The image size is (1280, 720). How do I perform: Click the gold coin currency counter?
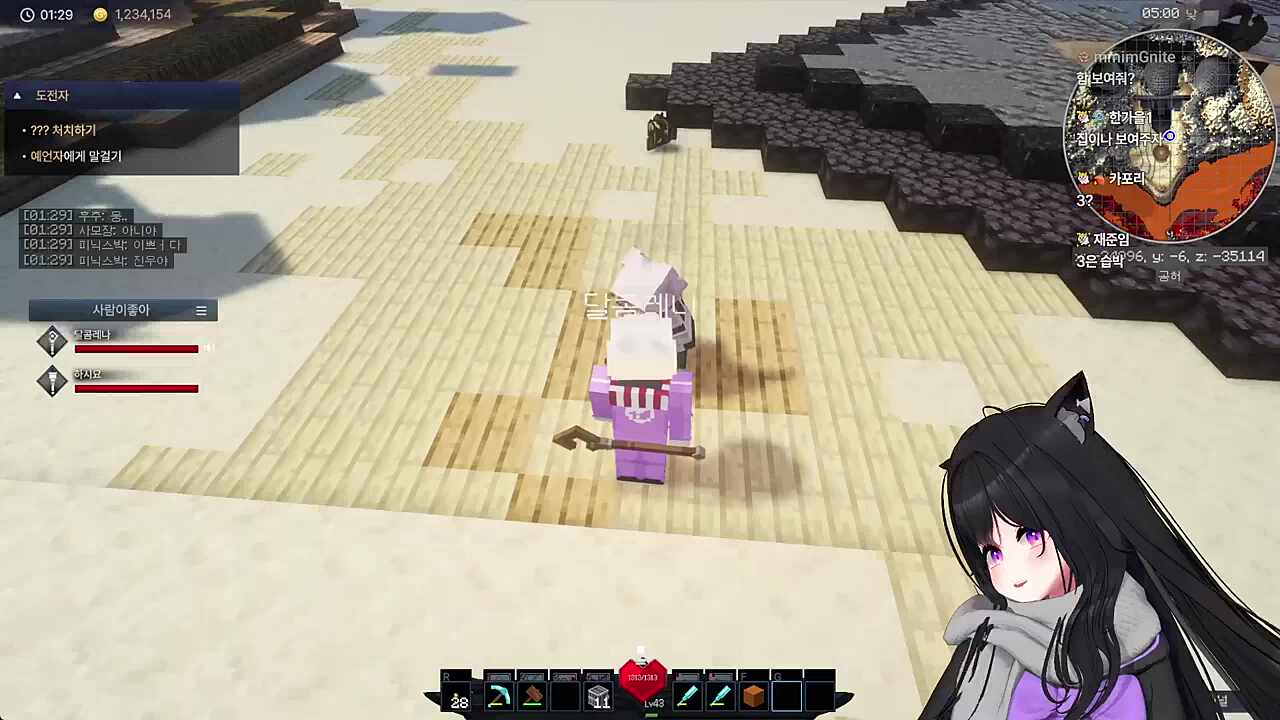tap(133, 15)
